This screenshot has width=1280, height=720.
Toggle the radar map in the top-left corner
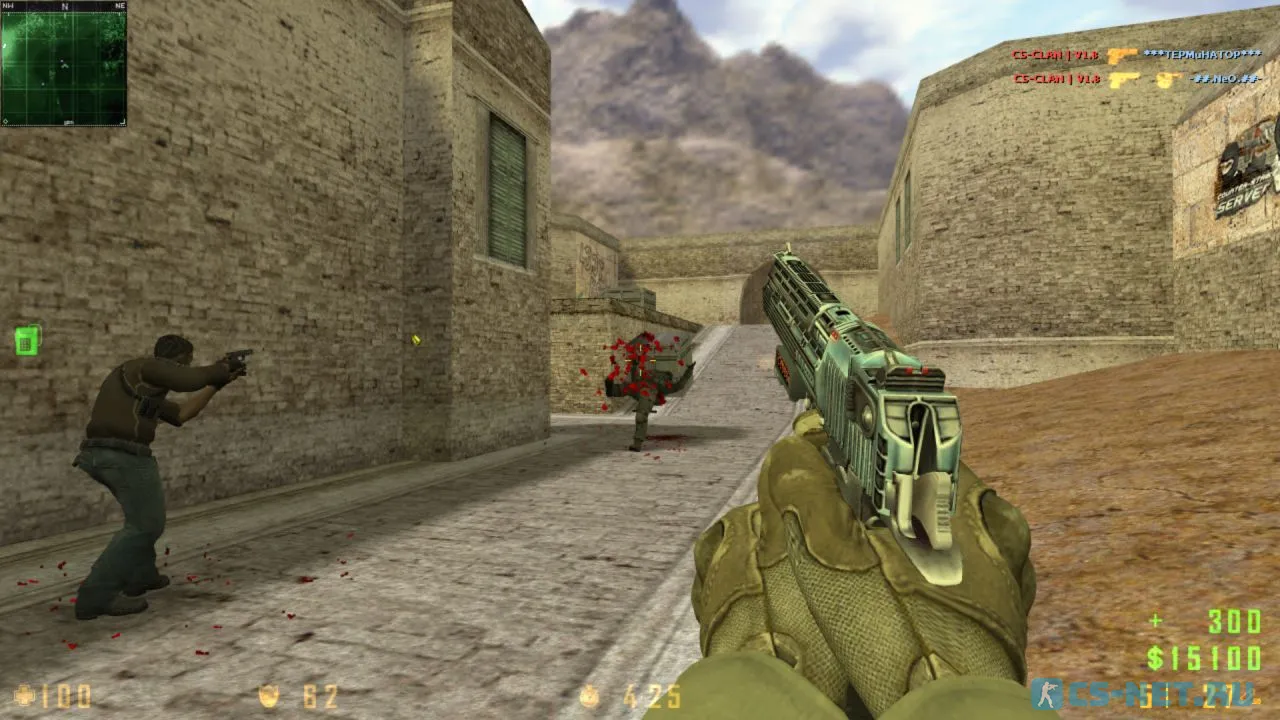64,65
